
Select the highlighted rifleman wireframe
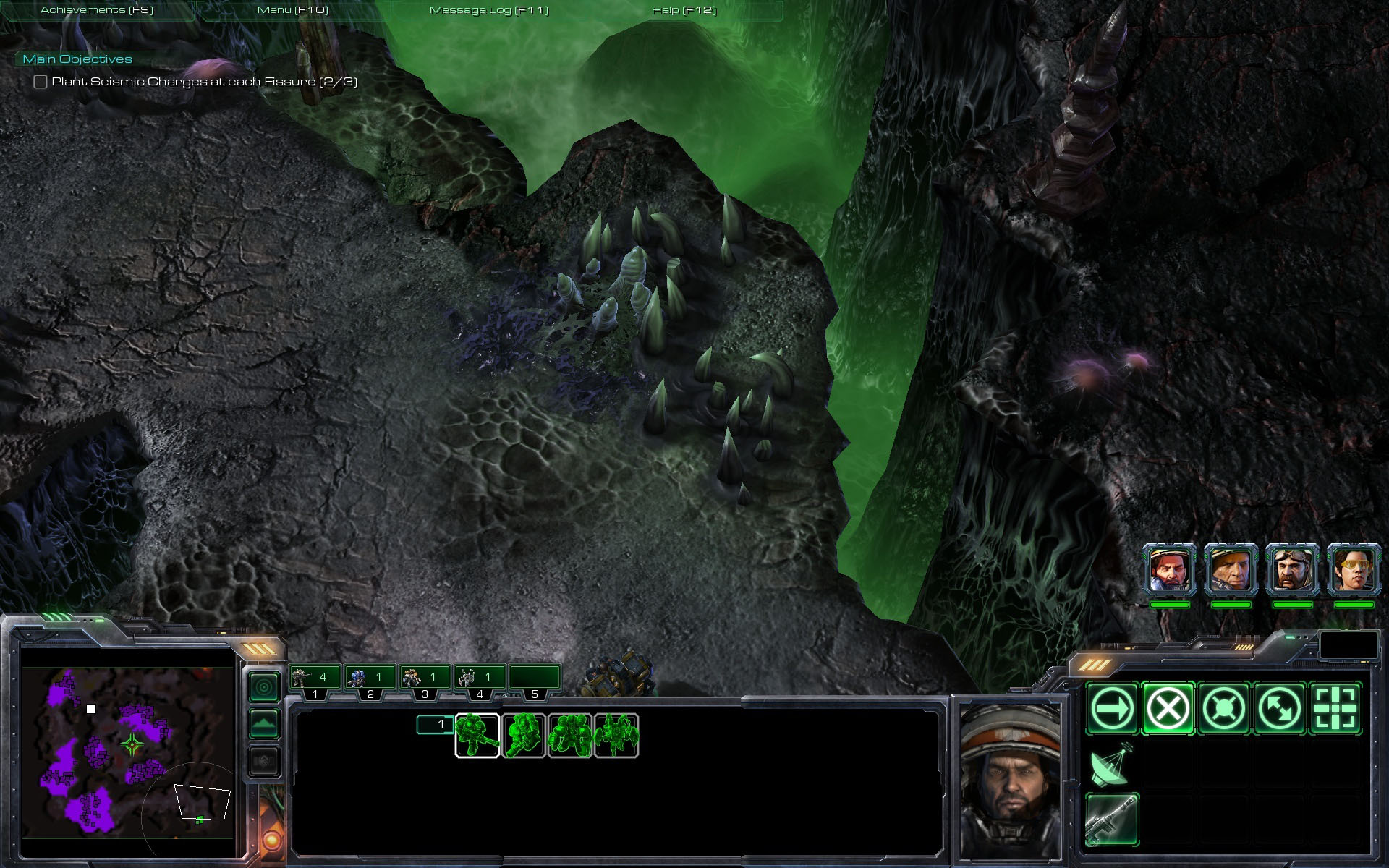point(477,736)
